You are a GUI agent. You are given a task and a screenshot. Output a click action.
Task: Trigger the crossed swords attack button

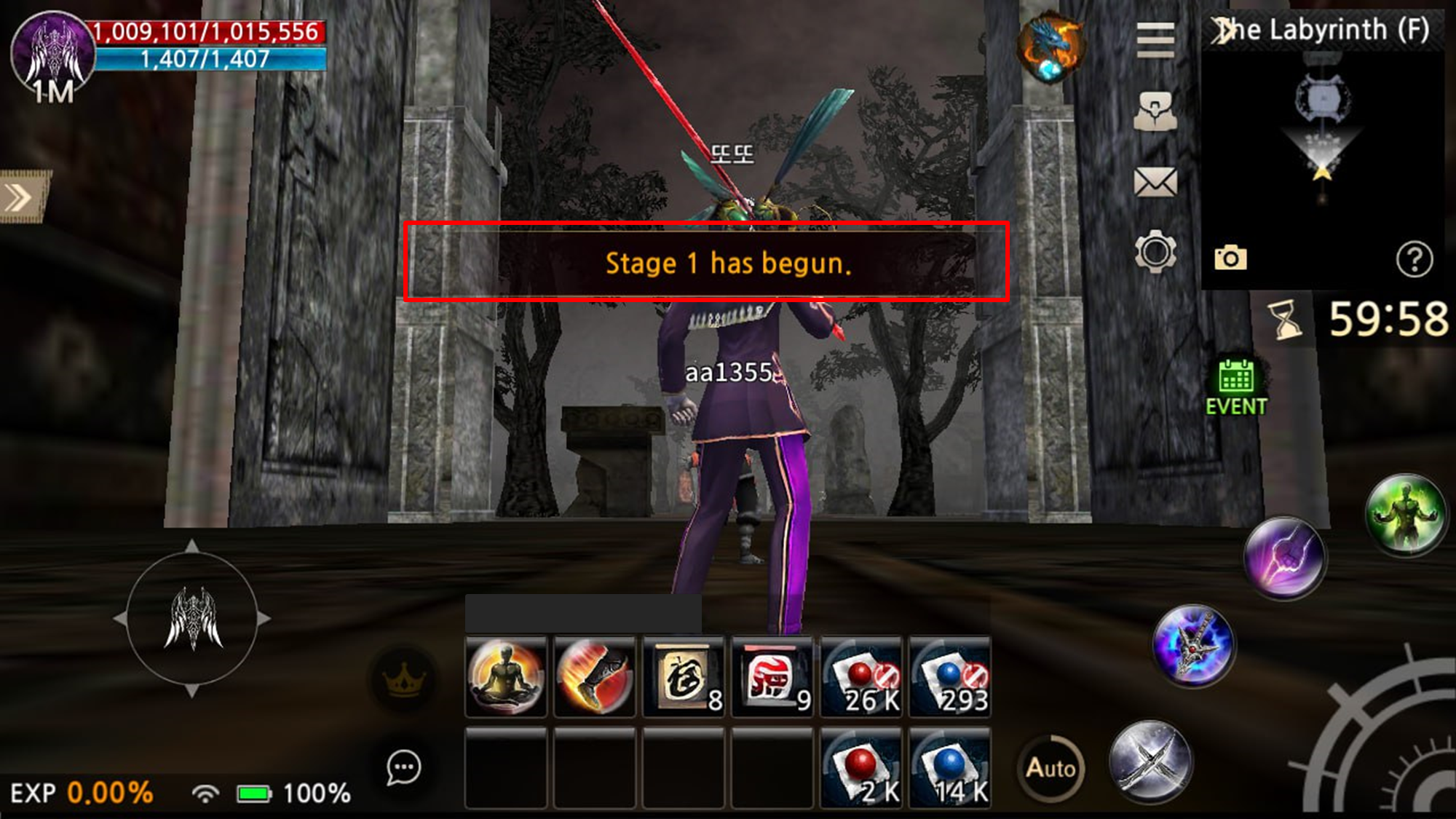pos(1150,762)
